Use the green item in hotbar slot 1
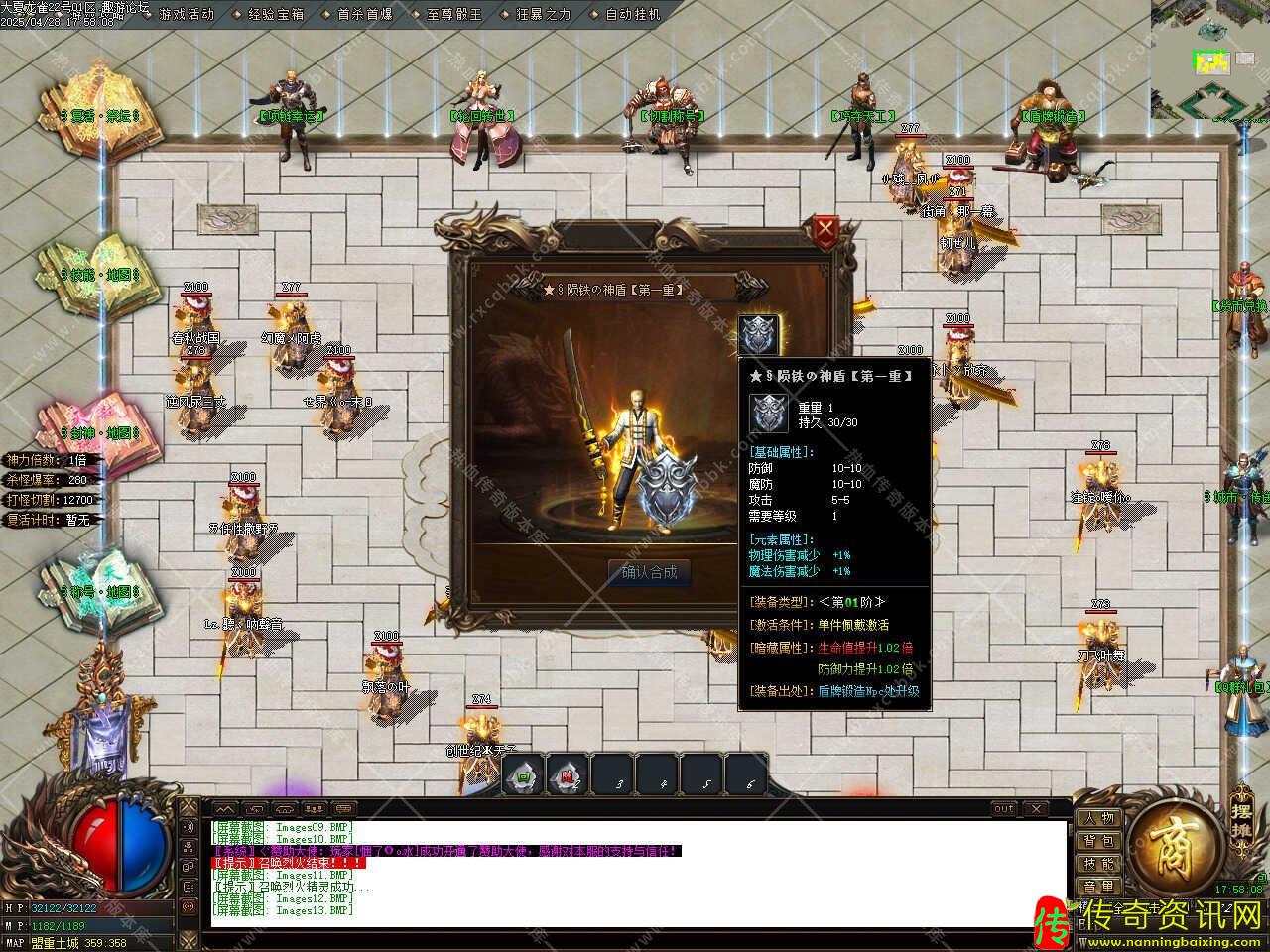 pos(523,775)
